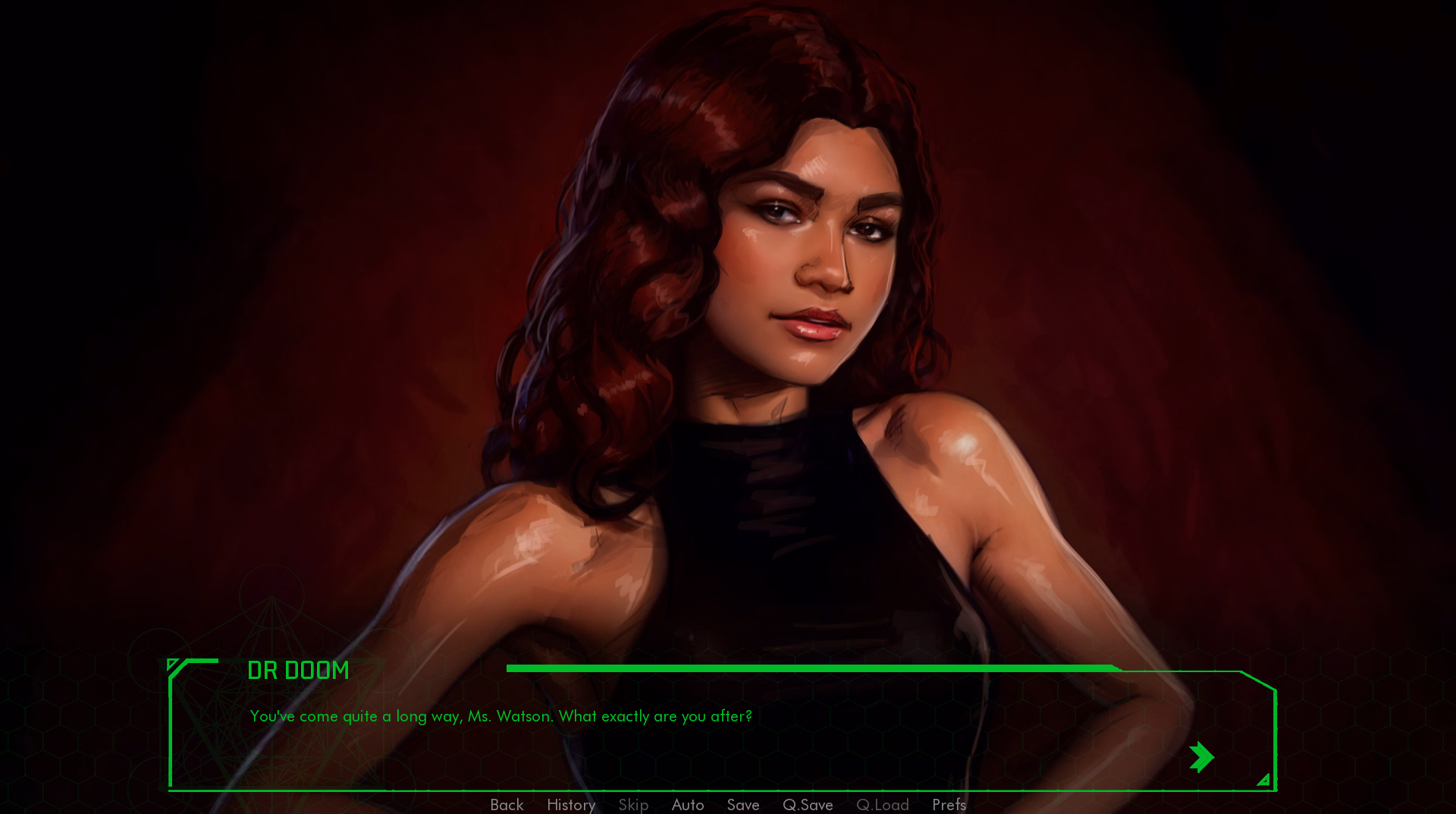
Task: Open the Save screen
Action: (742, 806)
